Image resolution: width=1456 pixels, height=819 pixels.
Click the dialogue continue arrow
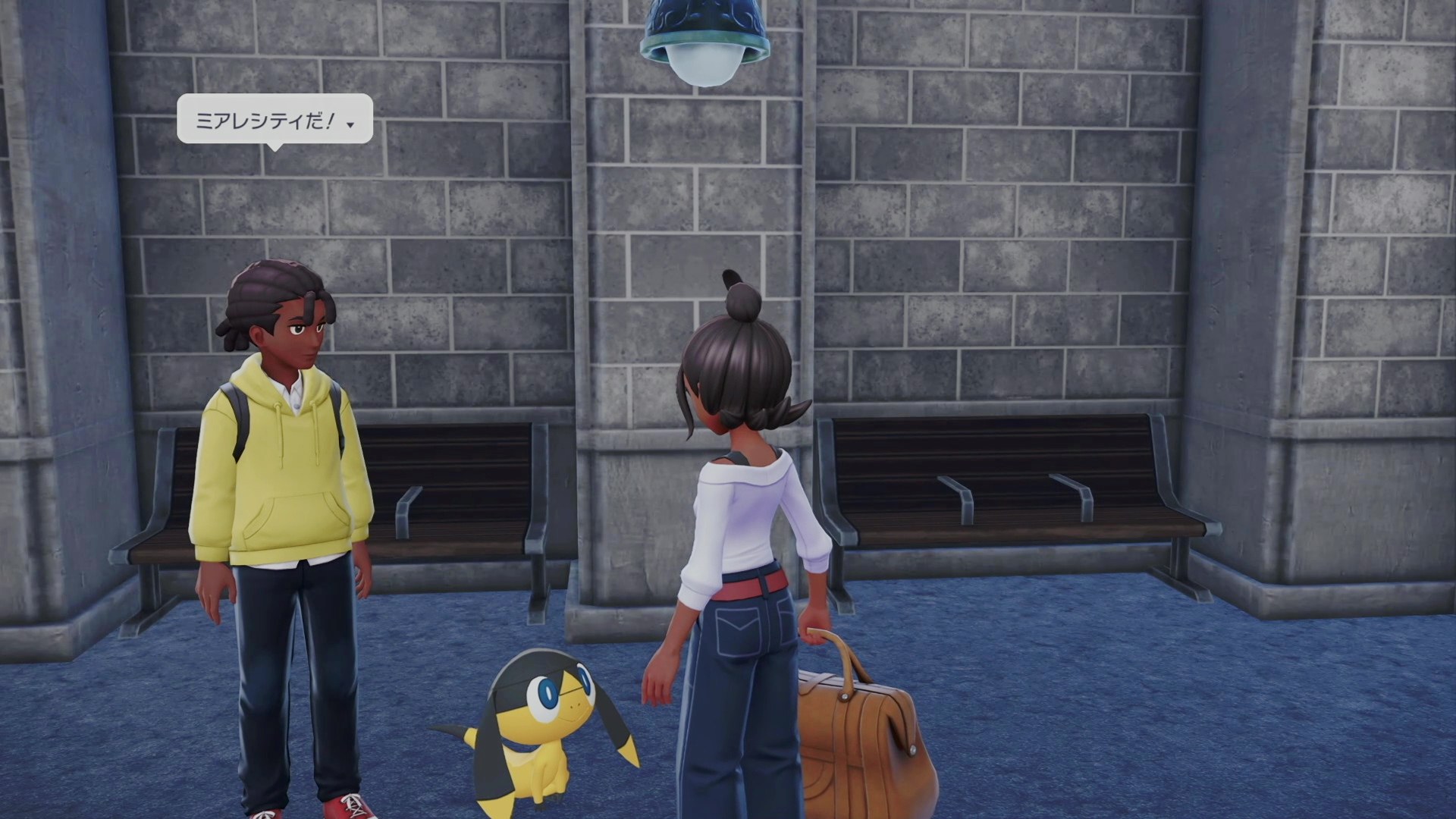[350, 124]
